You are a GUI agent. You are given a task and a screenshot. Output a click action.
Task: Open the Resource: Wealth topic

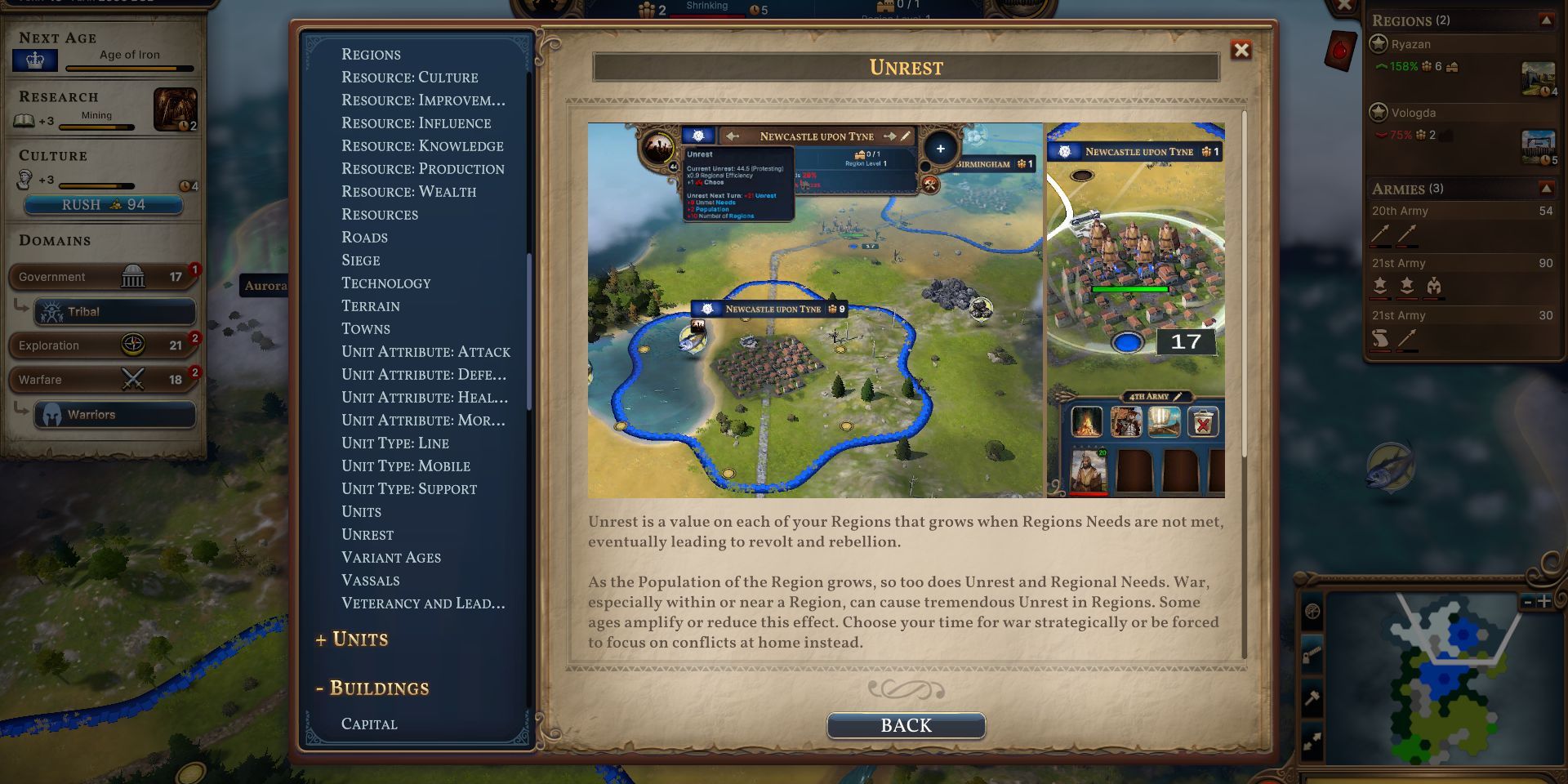click(x=408, y=191)
